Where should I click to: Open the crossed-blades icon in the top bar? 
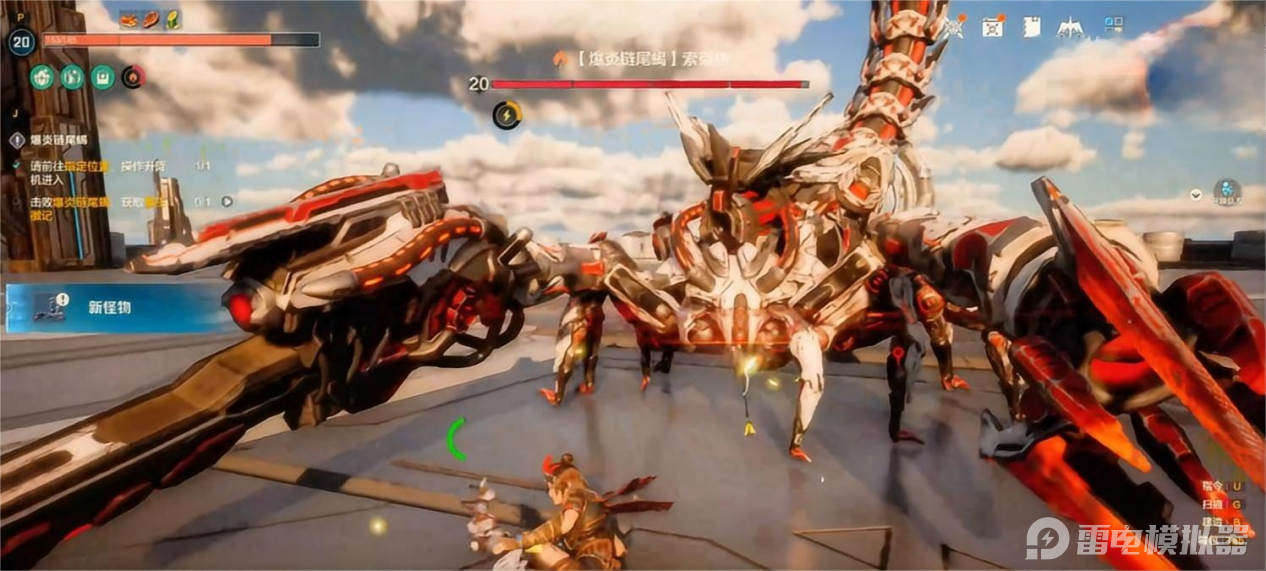(954, 27)
